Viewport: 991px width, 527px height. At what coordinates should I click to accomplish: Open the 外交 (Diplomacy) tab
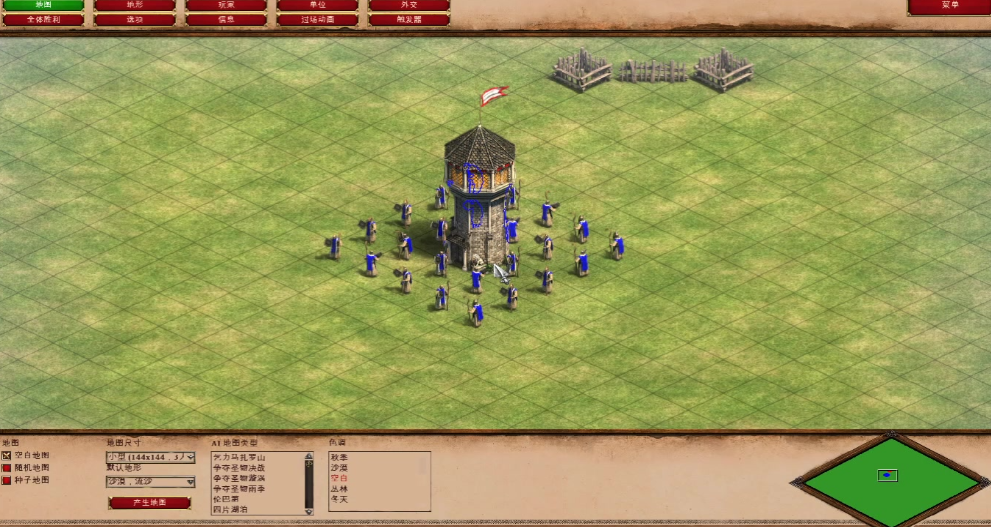[x=409, y=5]
